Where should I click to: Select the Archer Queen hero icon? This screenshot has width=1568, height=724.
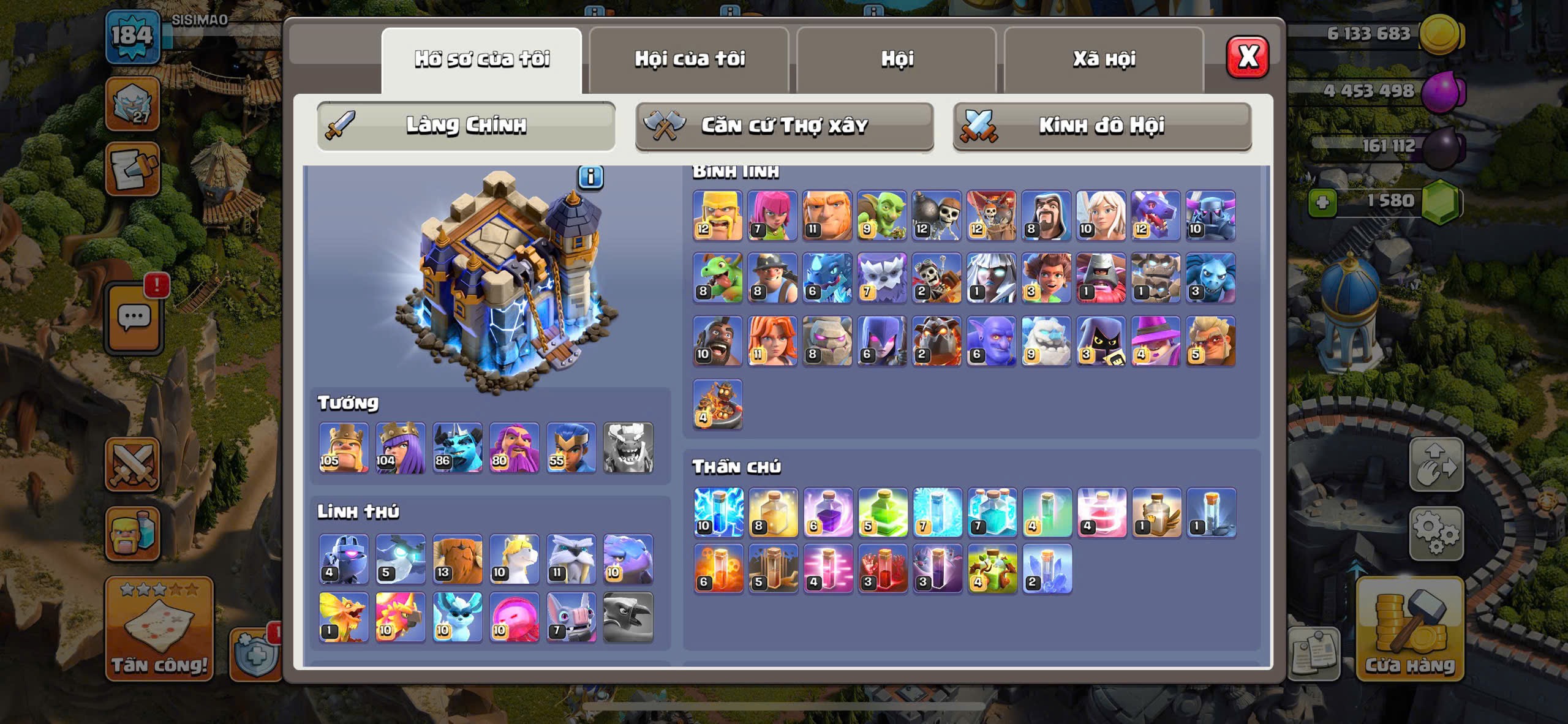pyautogui.click(x=401, y=448)
